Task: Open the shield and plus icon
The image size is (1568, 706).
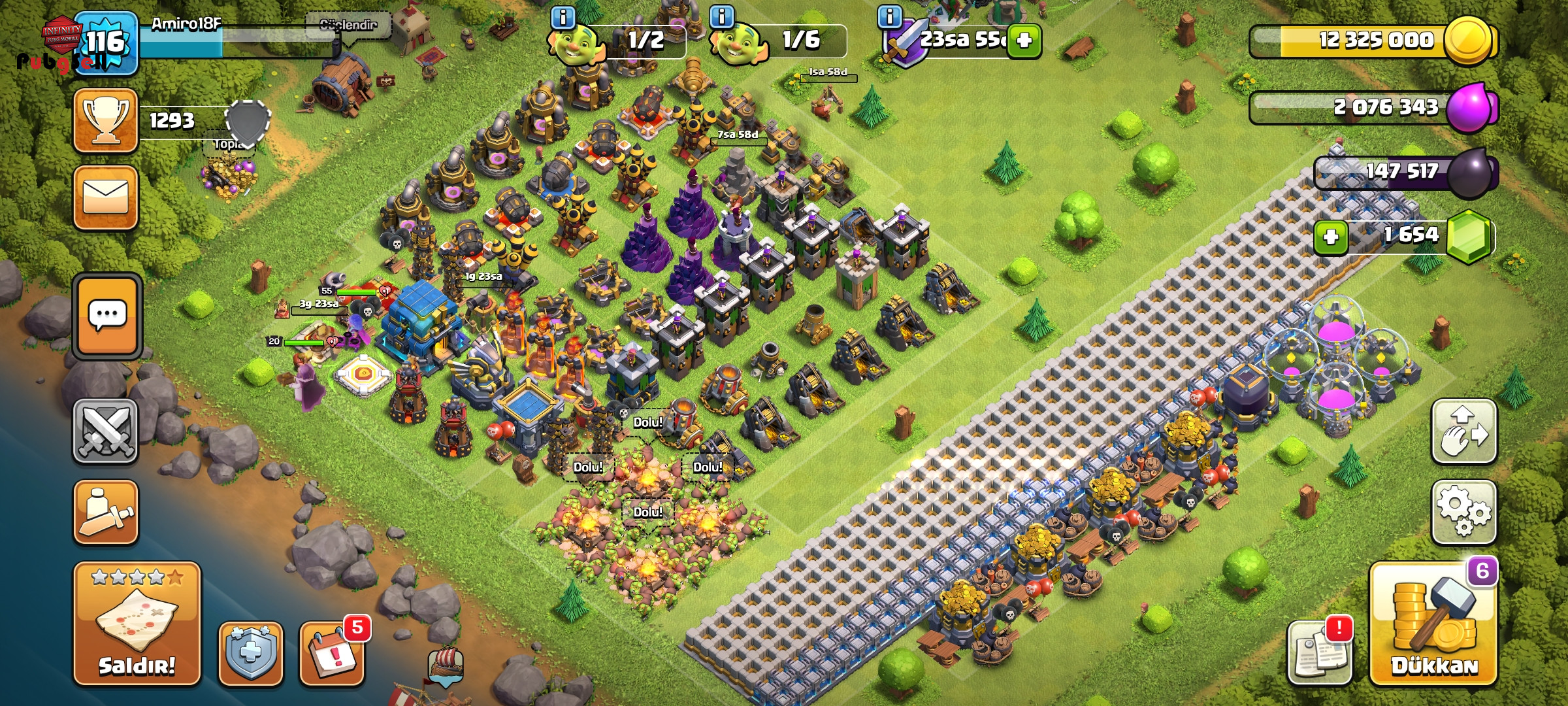Action: pos(251,653)
